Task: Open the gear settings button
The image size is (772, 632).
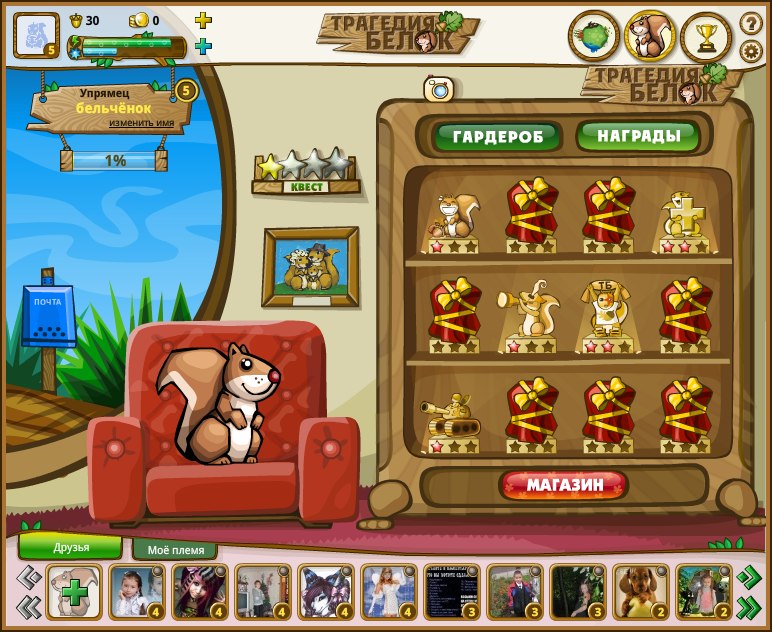Action: coord(751,51)
